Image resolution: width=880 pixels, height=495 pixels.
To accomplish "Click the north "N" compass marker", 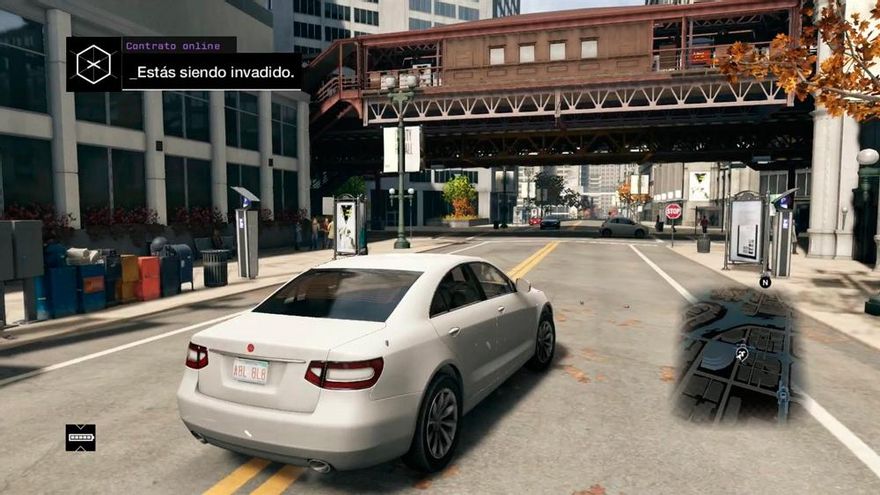I will pyautogui.click(x=765, y=282).
